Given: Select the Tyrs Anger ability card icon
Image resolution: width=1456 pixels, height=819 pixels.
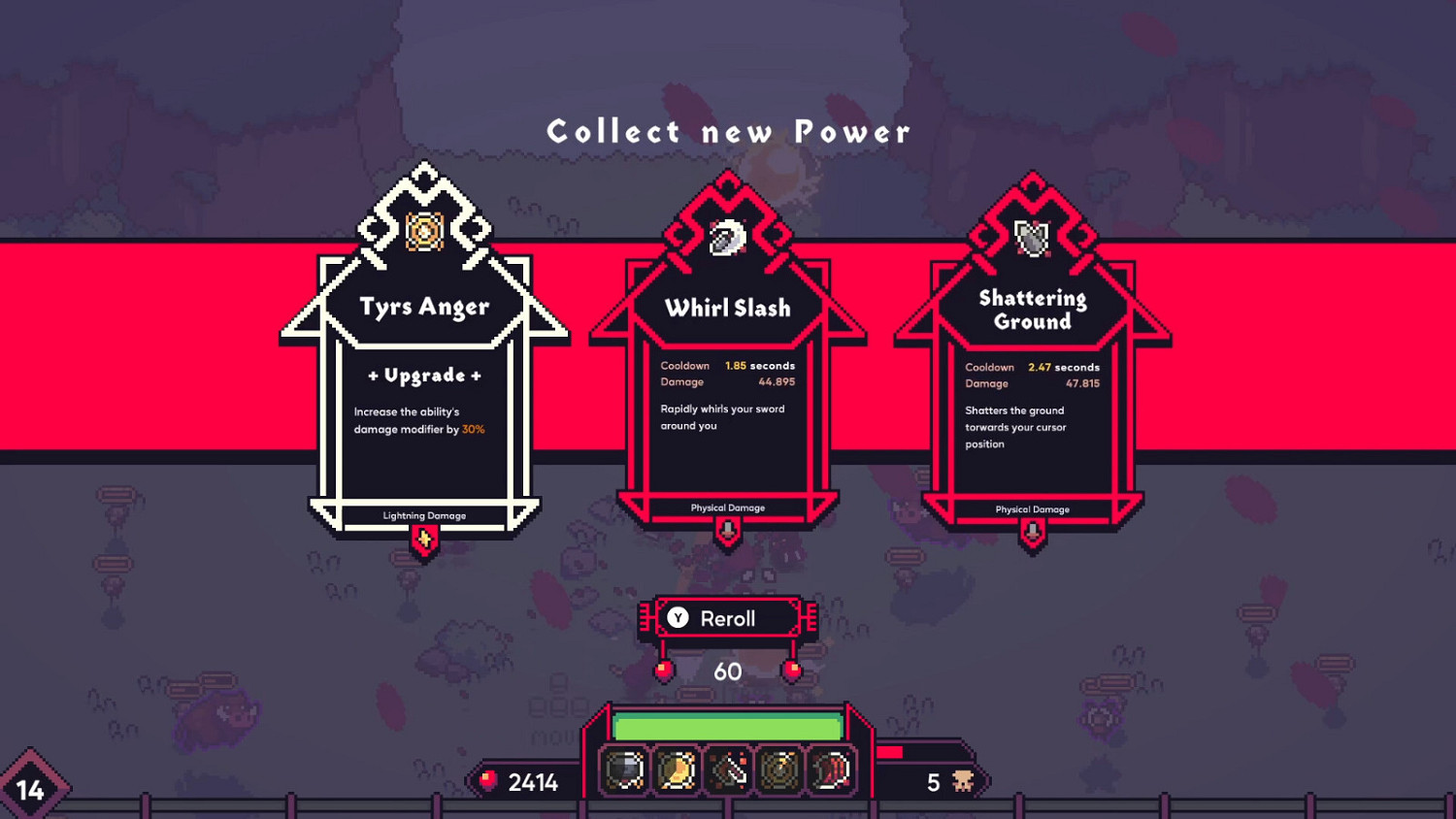Looking at the screenshot, I should [425, 231].
